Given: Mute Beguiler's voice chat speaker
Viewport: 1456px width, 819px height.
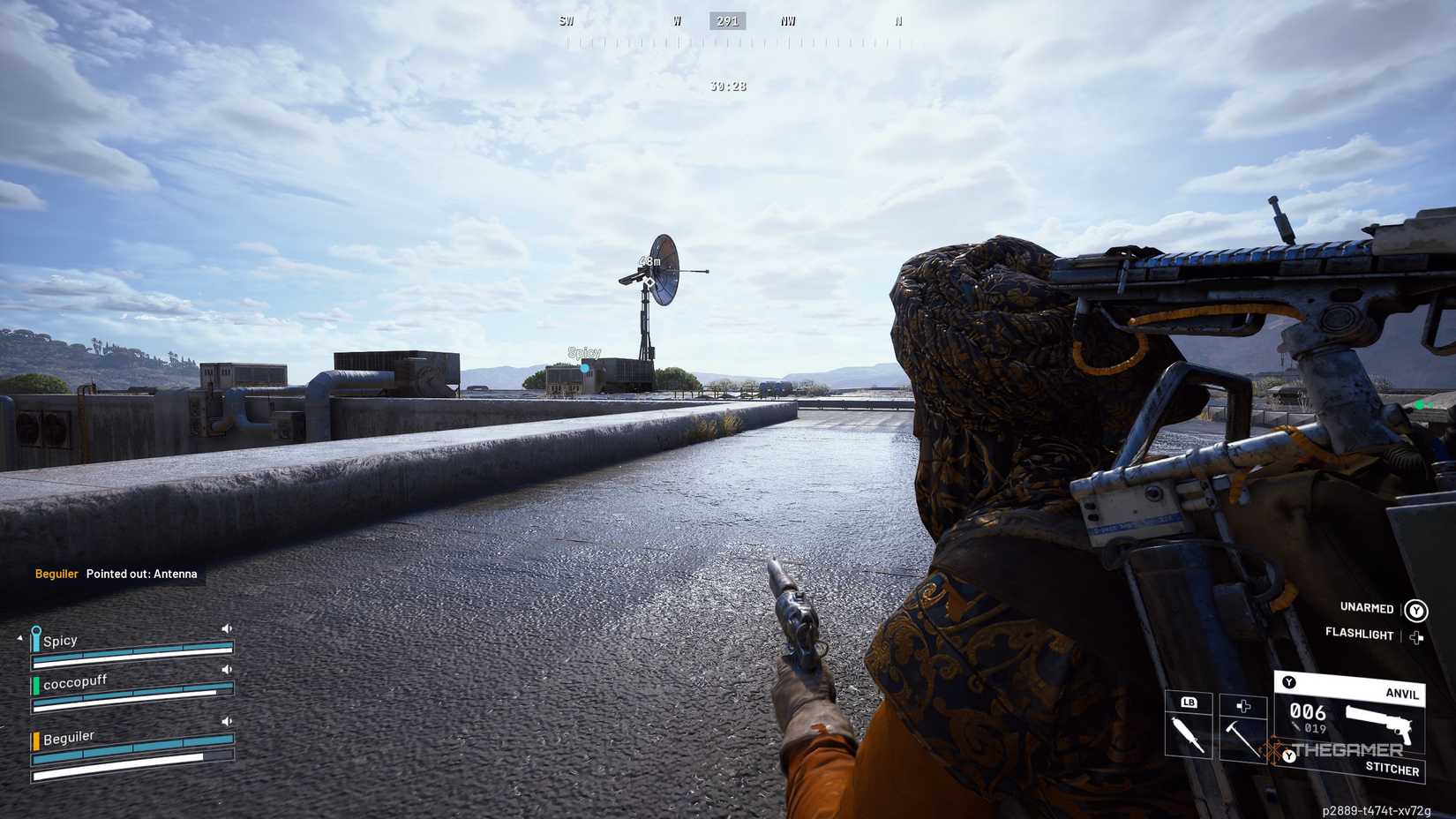Looking at the screenshot, I should [x=227, y=721].
